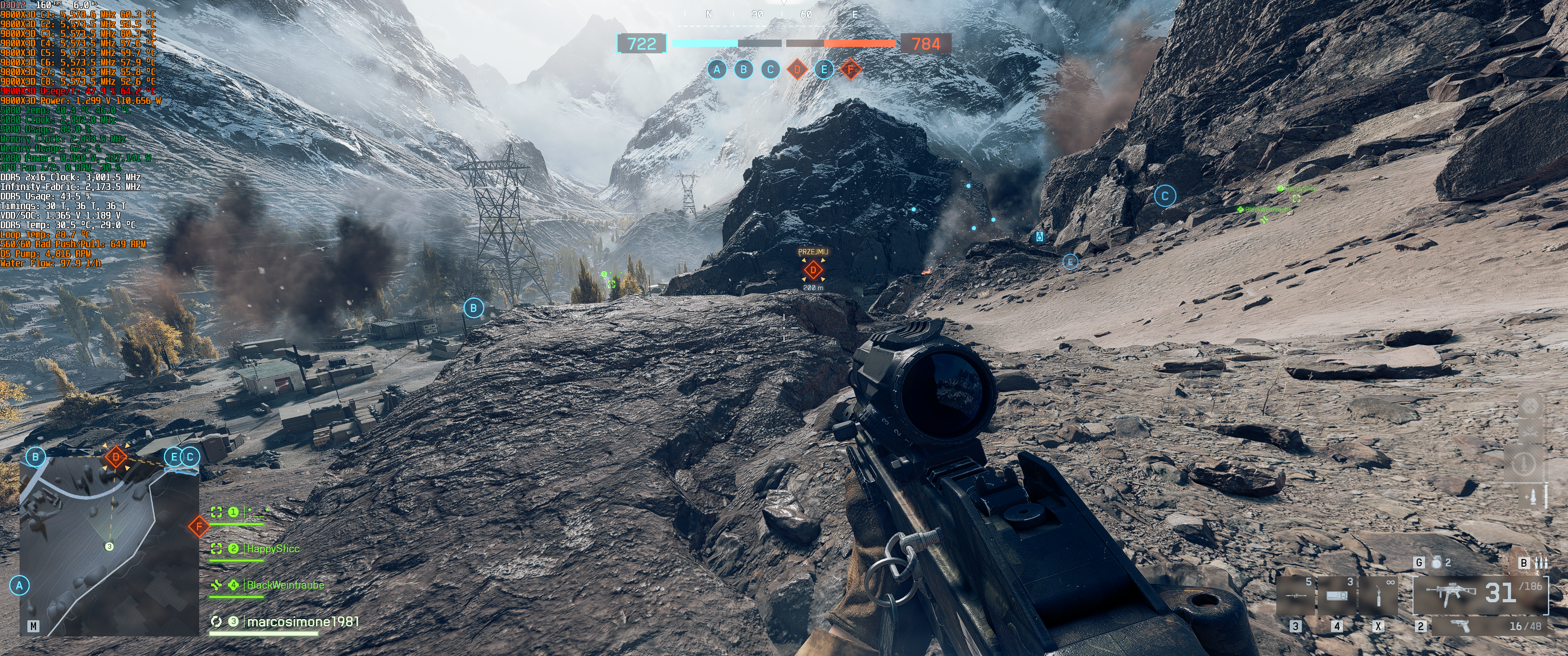Viewport: 1568px width, 656px height.
Task: Switch to the sidearm pistol slot
Action: pyautogui.click(x=1460, y=626)
